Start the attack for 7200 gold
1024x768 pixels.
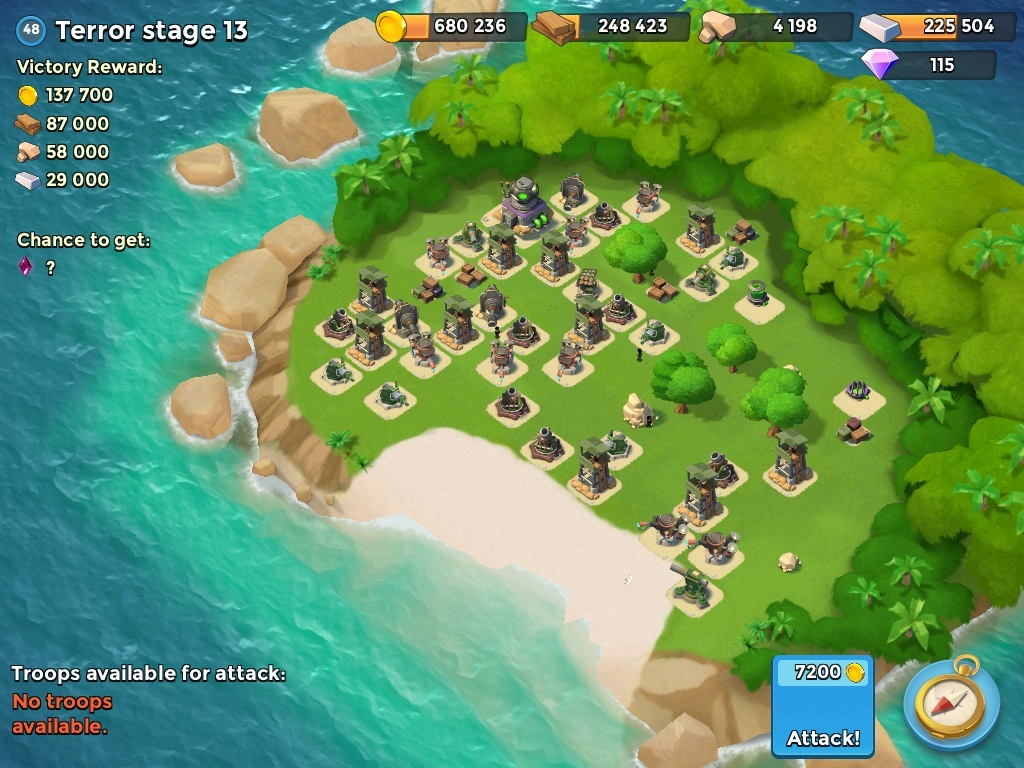point(823,708)
